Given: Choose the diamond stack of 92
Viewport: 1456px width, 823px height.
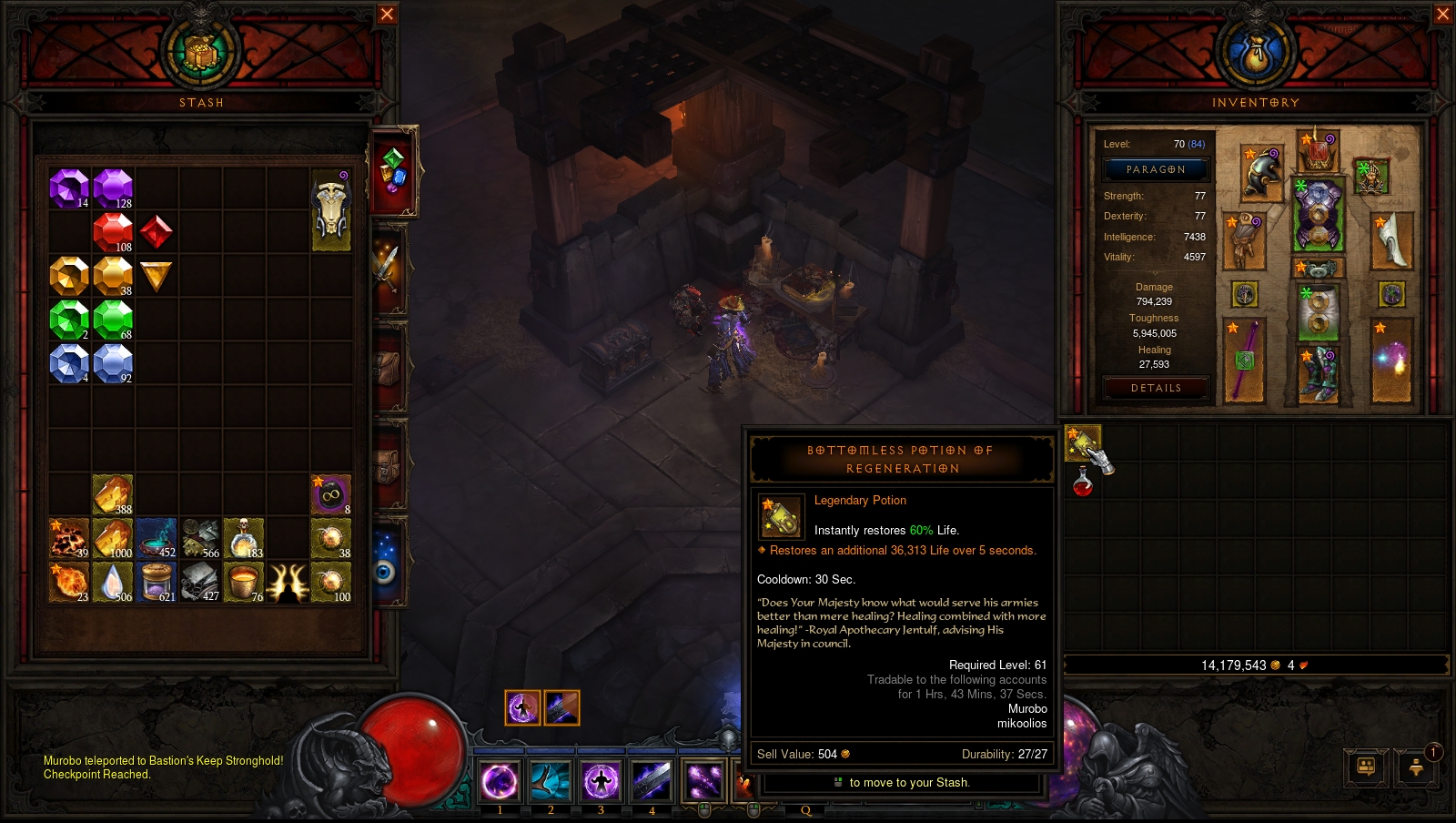Looking at the screenshot, I should click(113, 363).
